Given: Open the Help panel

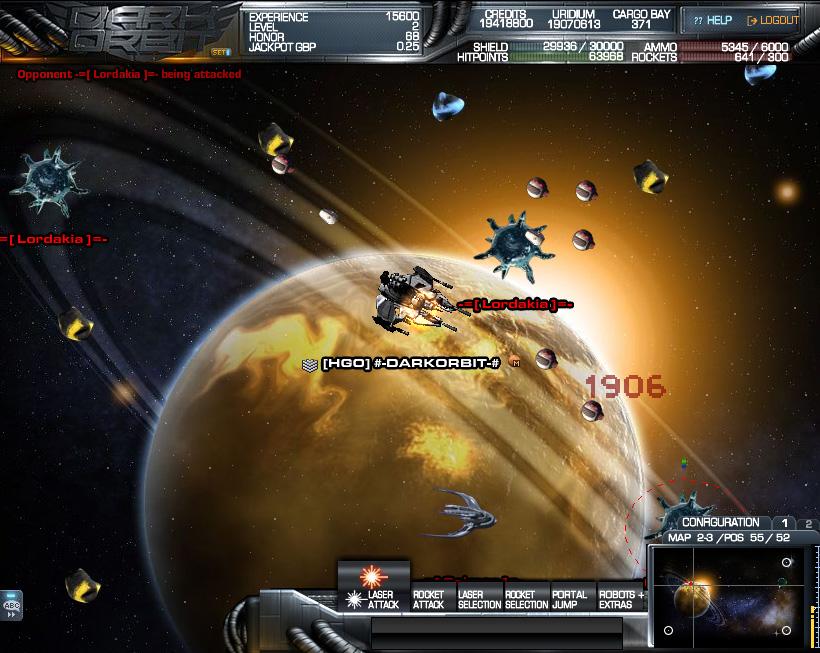Looking at the screenshot, I should point(713,20).
